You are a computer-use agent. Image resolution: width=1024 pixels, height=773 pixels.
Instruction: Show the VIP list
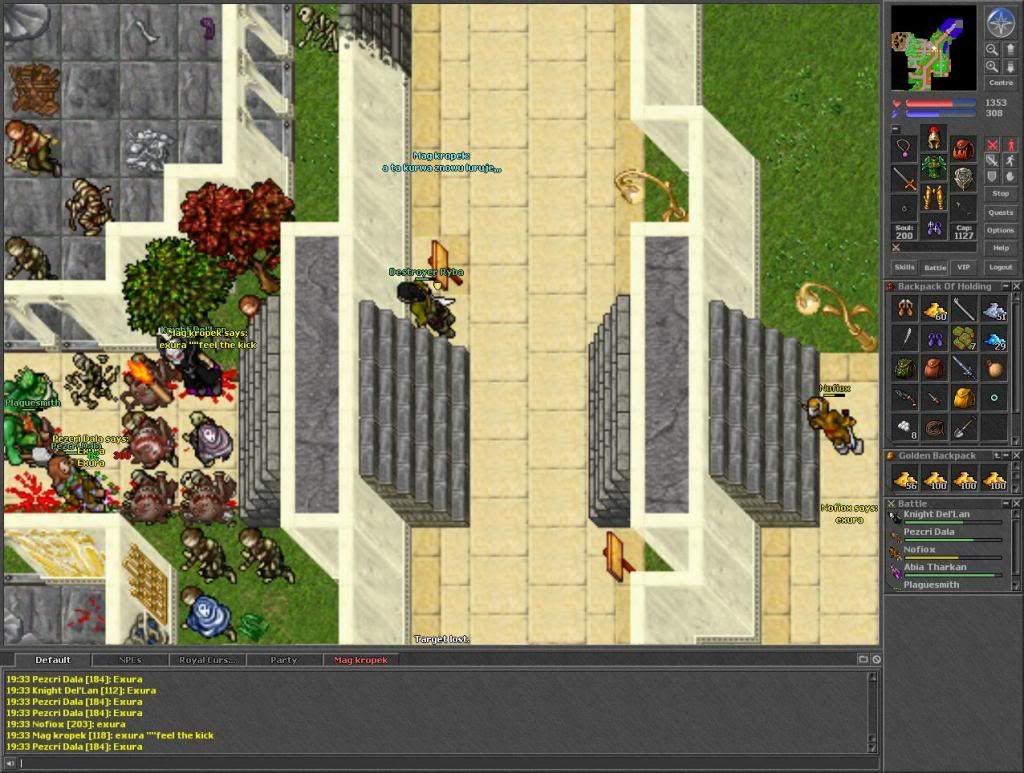(964, 267)
